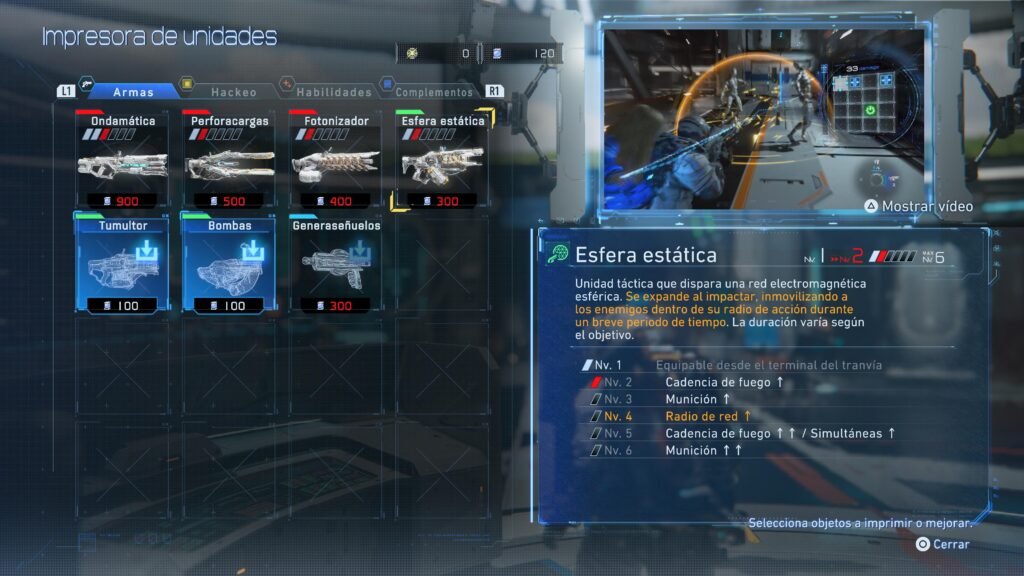Select the Esfera estática weapon card
1024x576 pixels.
click(442, 160)
